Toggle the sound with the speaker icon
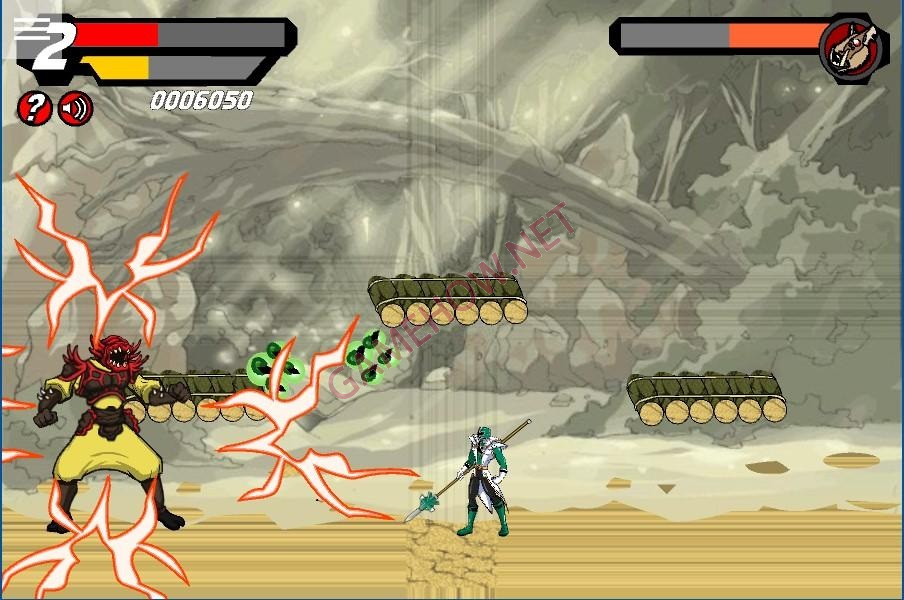This screenshot has width=904, height=600. [75, 108]
